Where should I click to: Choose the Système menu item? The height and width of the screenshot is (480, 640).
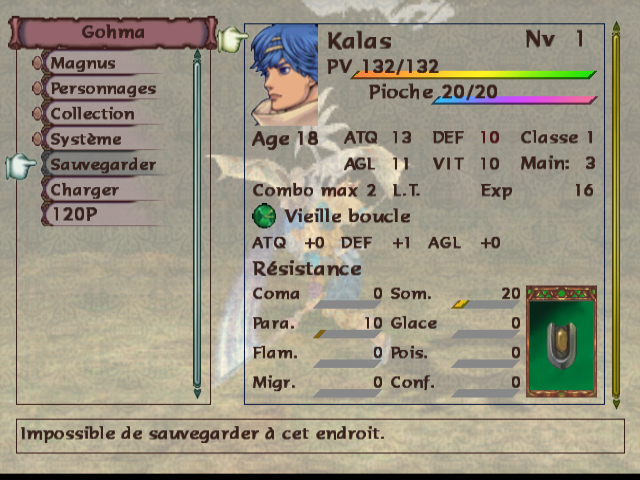pos(86,139)
